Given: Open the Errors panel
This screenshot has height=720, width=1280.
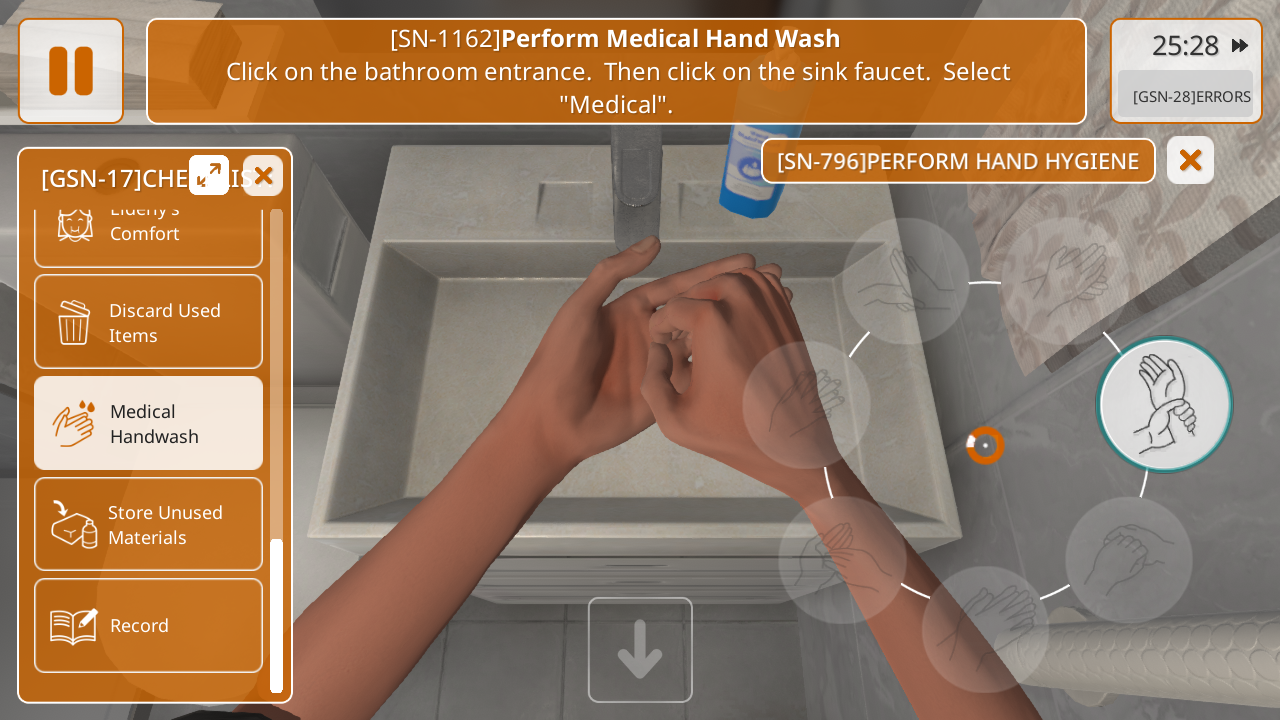Looking at the screenshot, I should tap(1190, 96).
